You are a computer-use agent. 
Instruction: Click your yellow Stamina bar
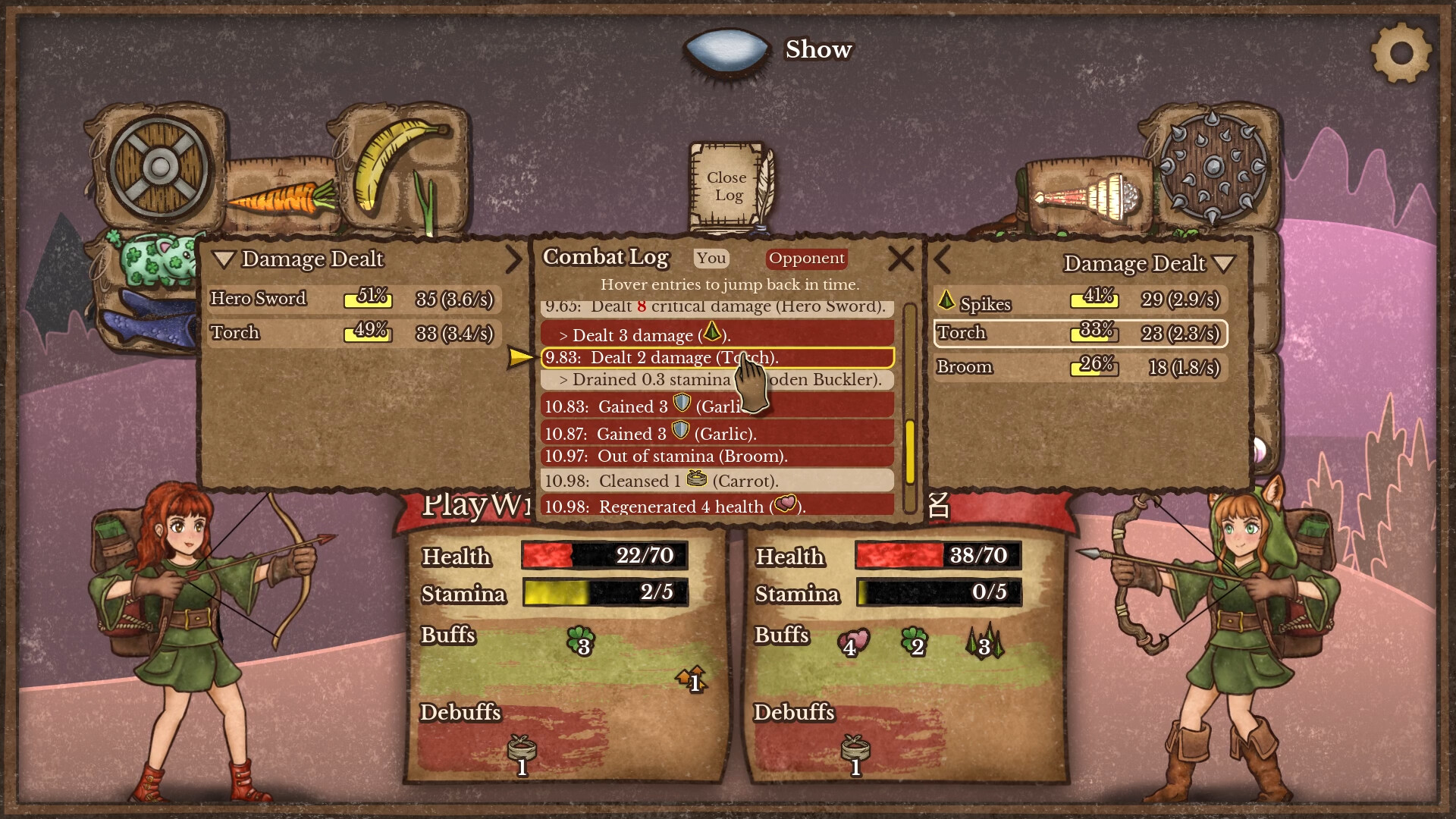click(603, 595)
